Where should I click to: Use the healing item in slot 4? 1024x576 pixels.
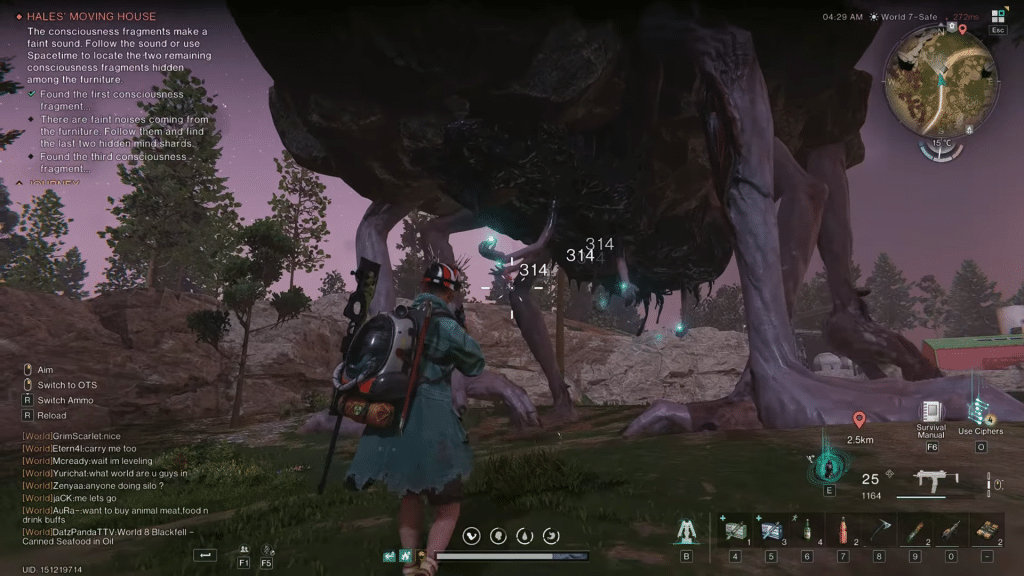tap(735, 531)
